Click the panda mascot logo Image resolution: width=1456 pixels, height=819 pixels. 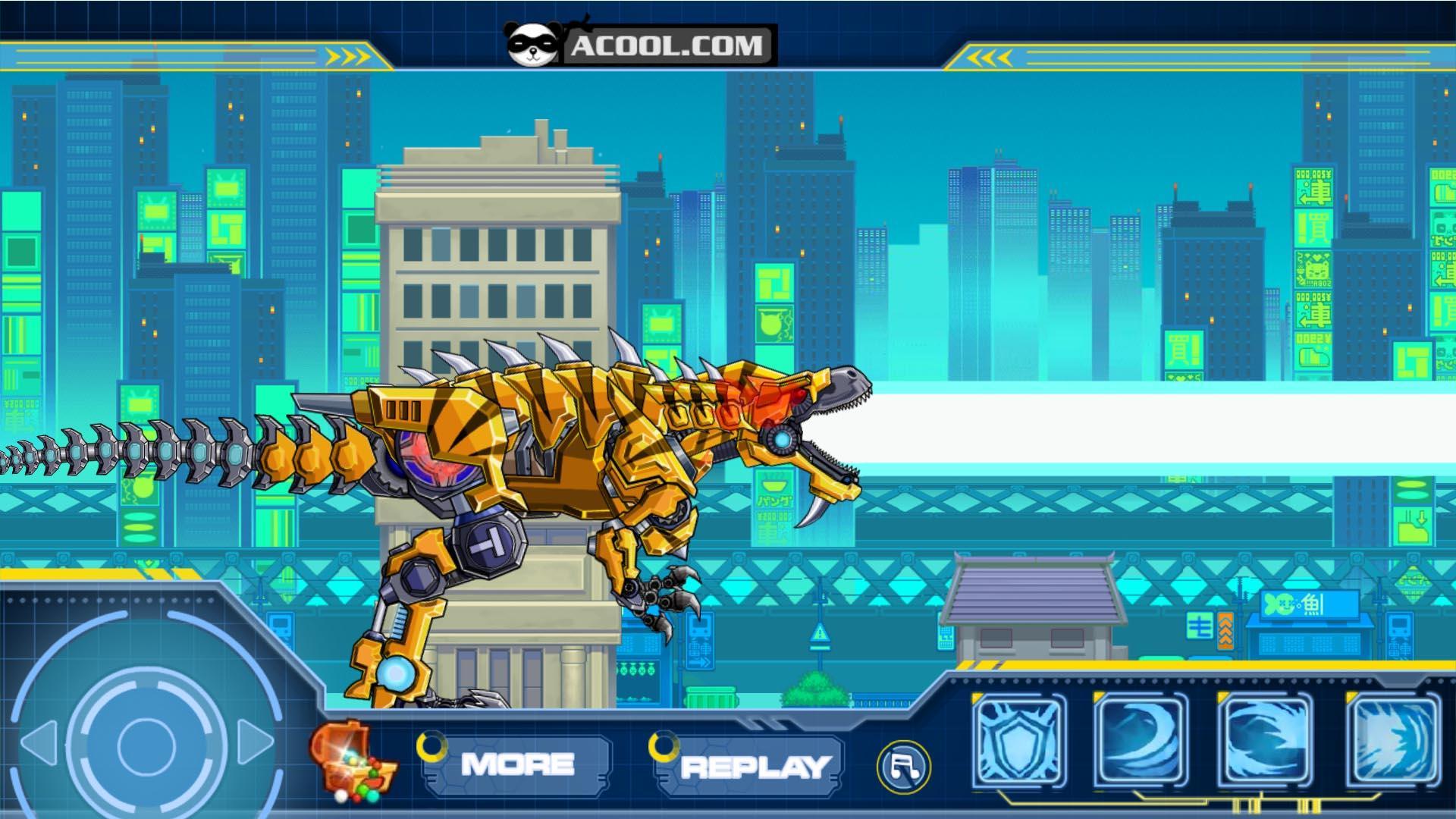click(x=535, y=42)
